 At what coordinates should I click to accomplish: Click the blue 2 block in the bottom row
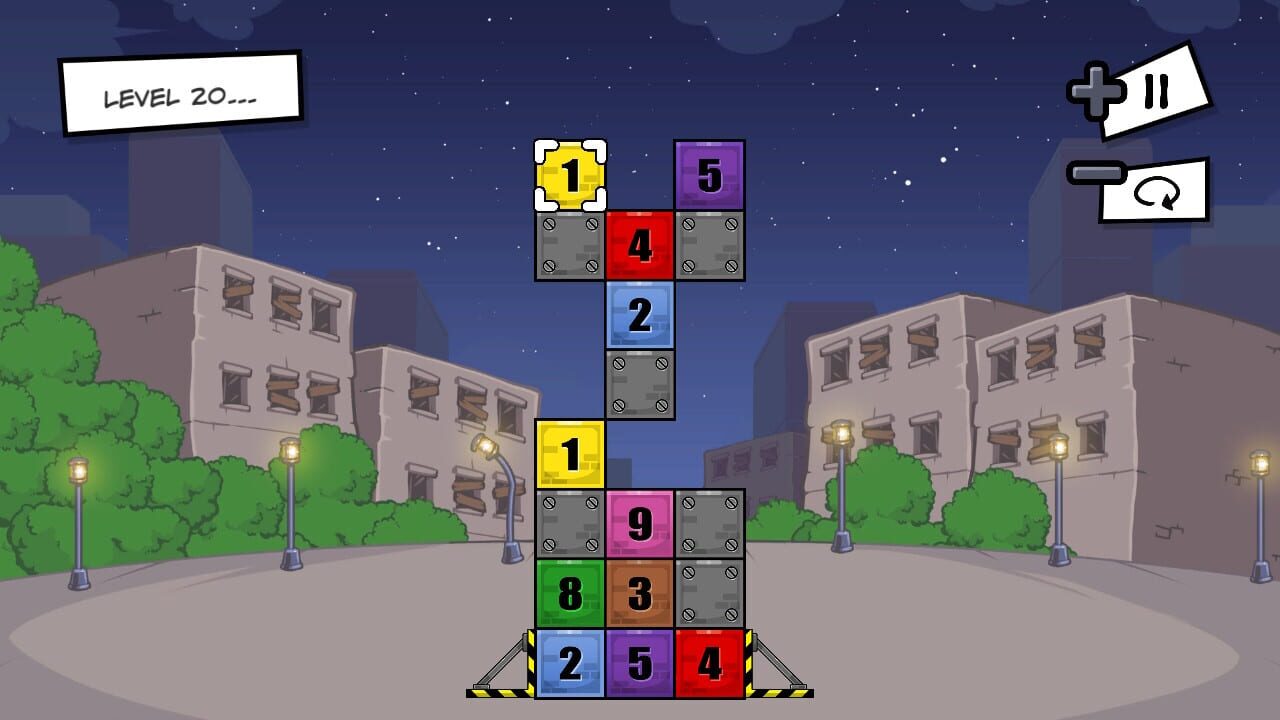[x=570, y=663]
